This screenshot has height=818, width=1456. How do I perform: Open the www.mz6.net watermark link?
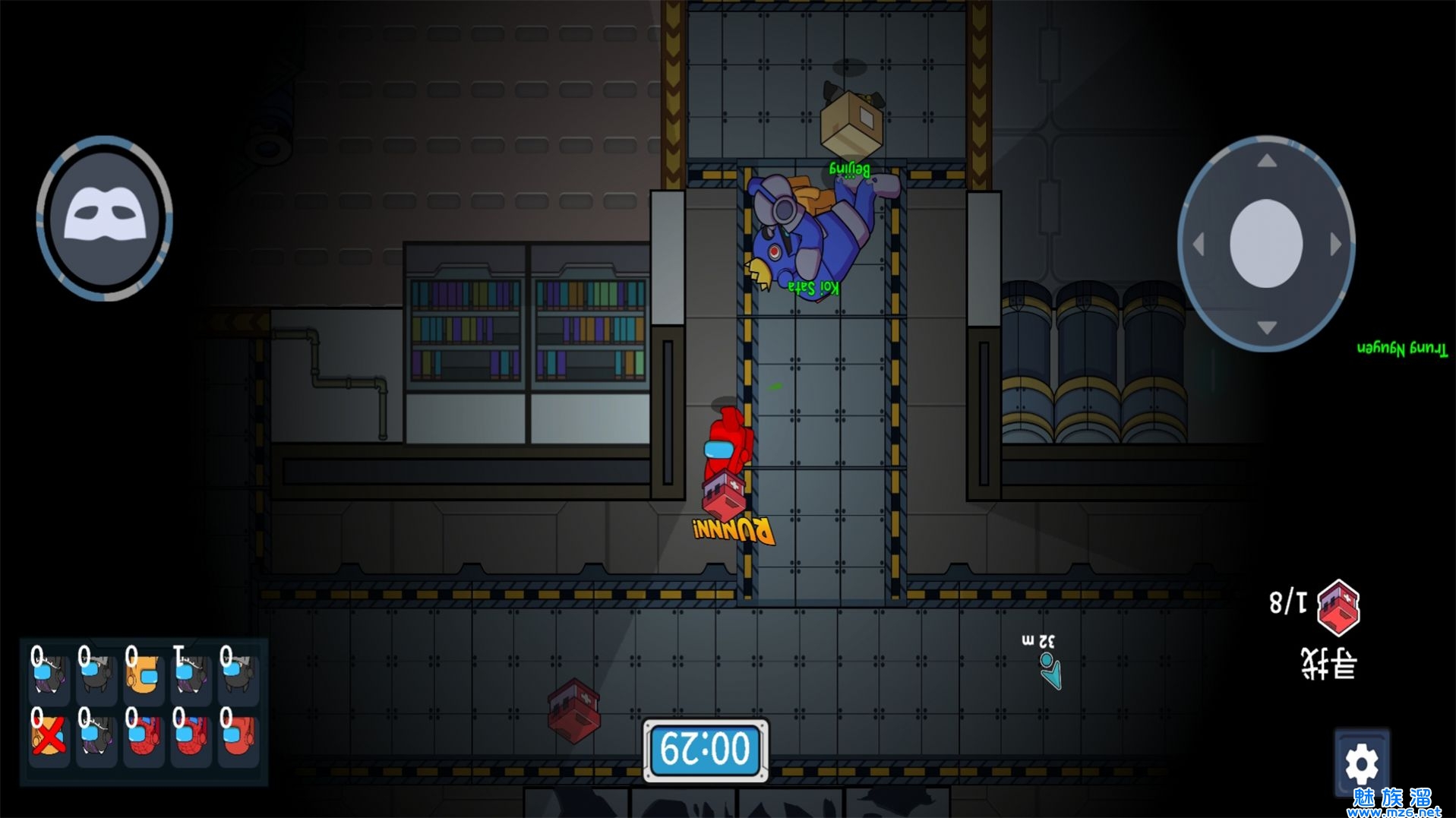point(1393,810)
